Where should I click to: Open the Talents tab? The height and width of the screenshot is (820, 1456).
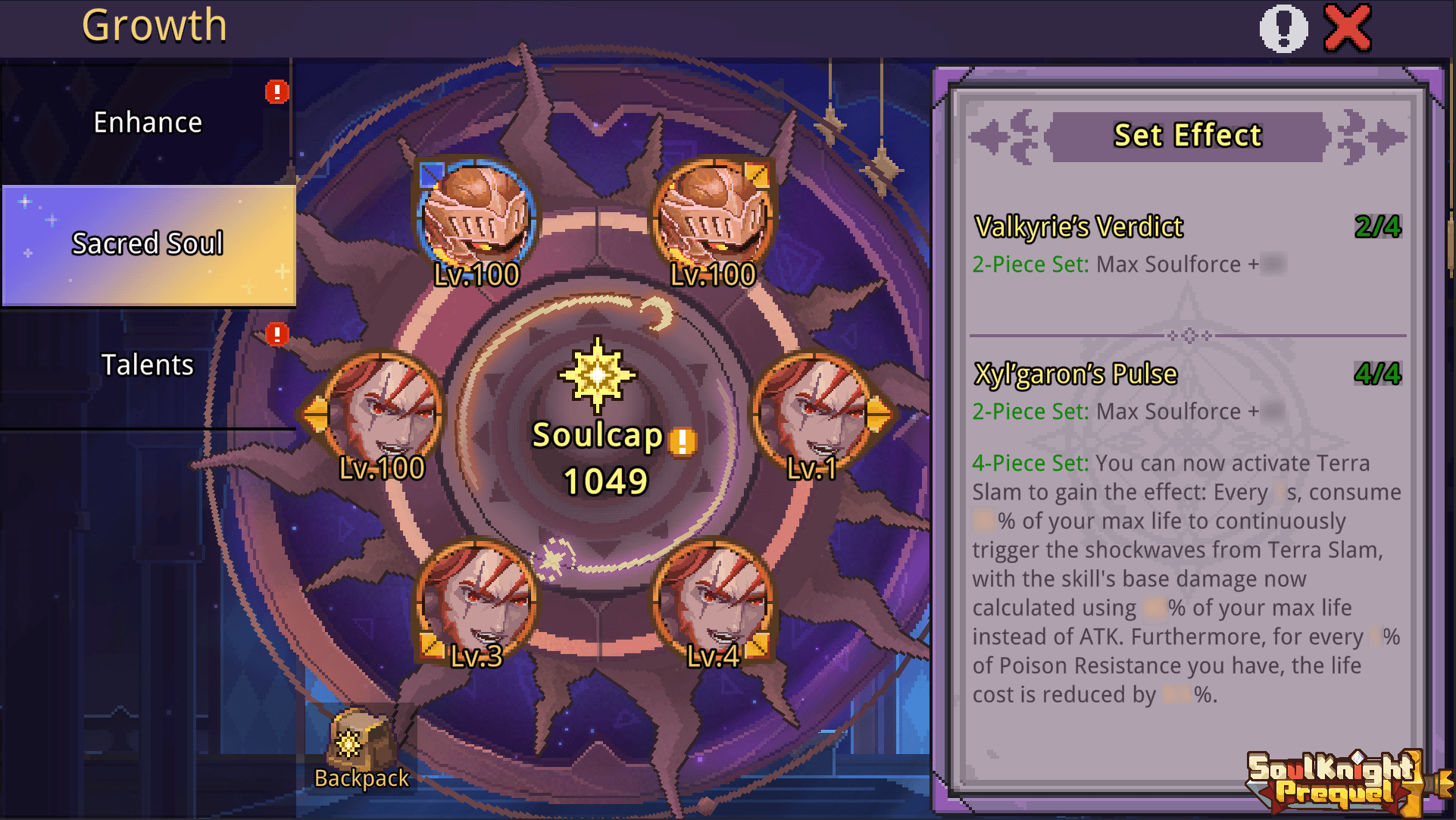pos(148,365)
